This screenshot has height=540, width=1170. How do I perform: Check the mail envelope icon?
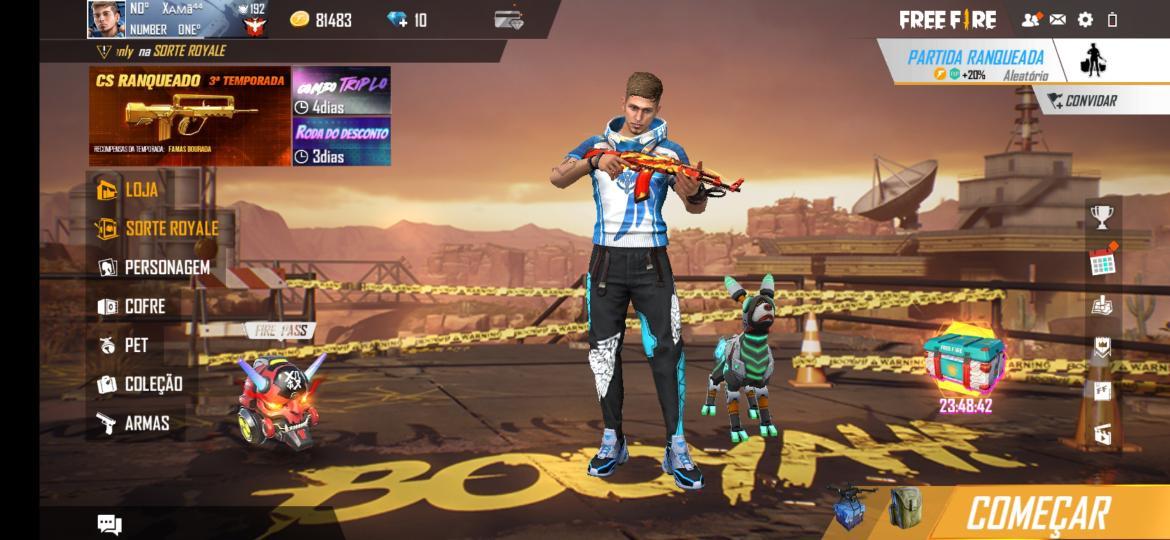tap(1057, 19)
